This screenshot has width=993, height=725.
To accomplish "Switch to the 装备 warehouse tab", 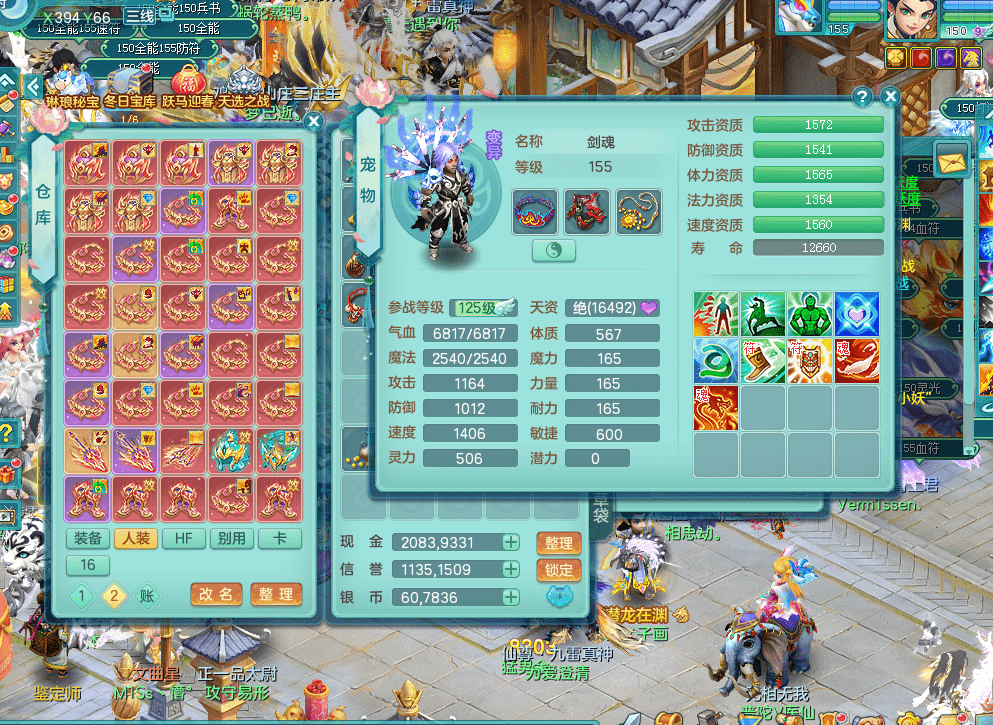I will 88,538.
